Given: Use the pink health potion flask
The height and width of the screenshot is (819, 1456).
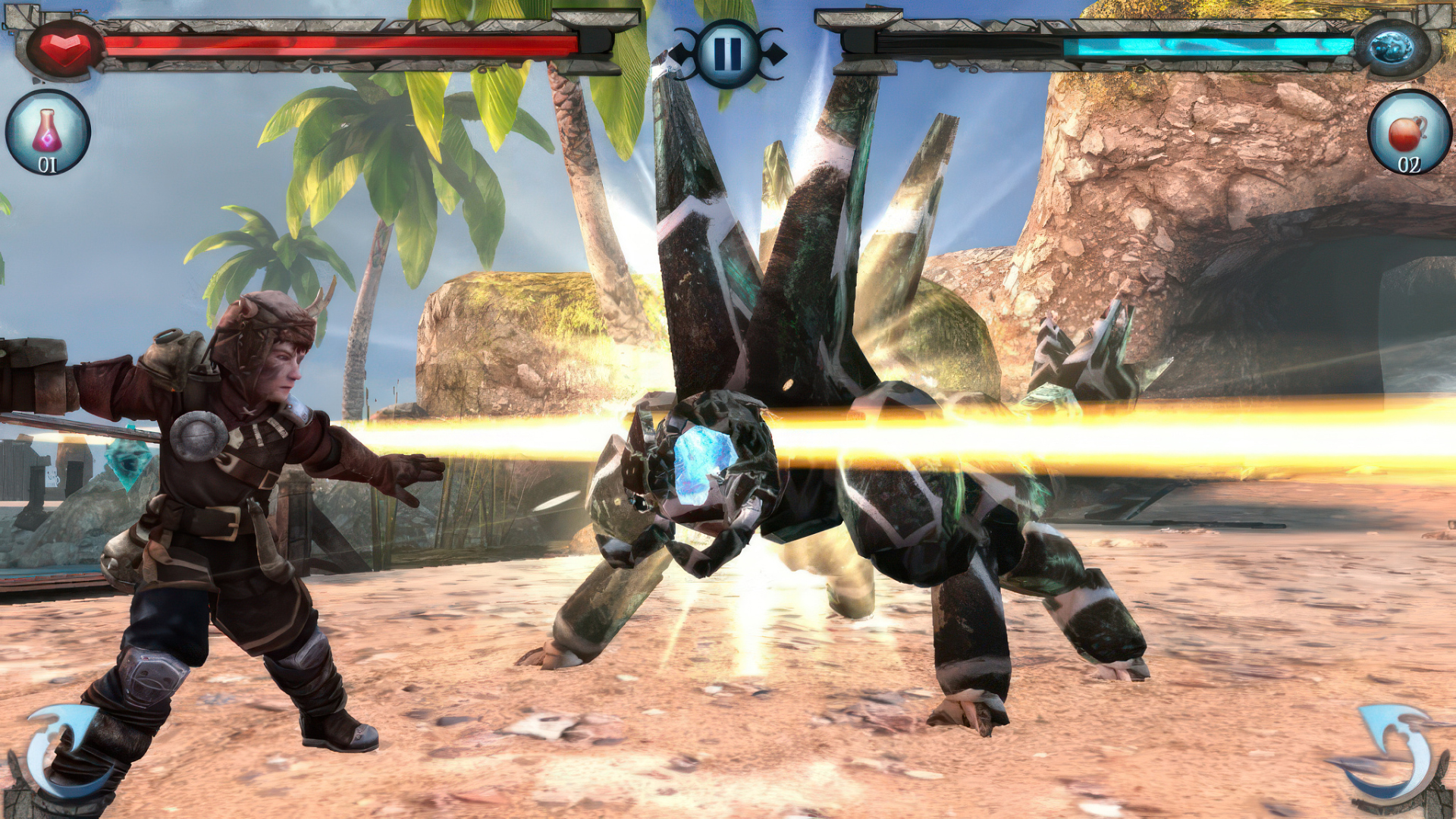Looking at the screenshot, I should [48, 133].
